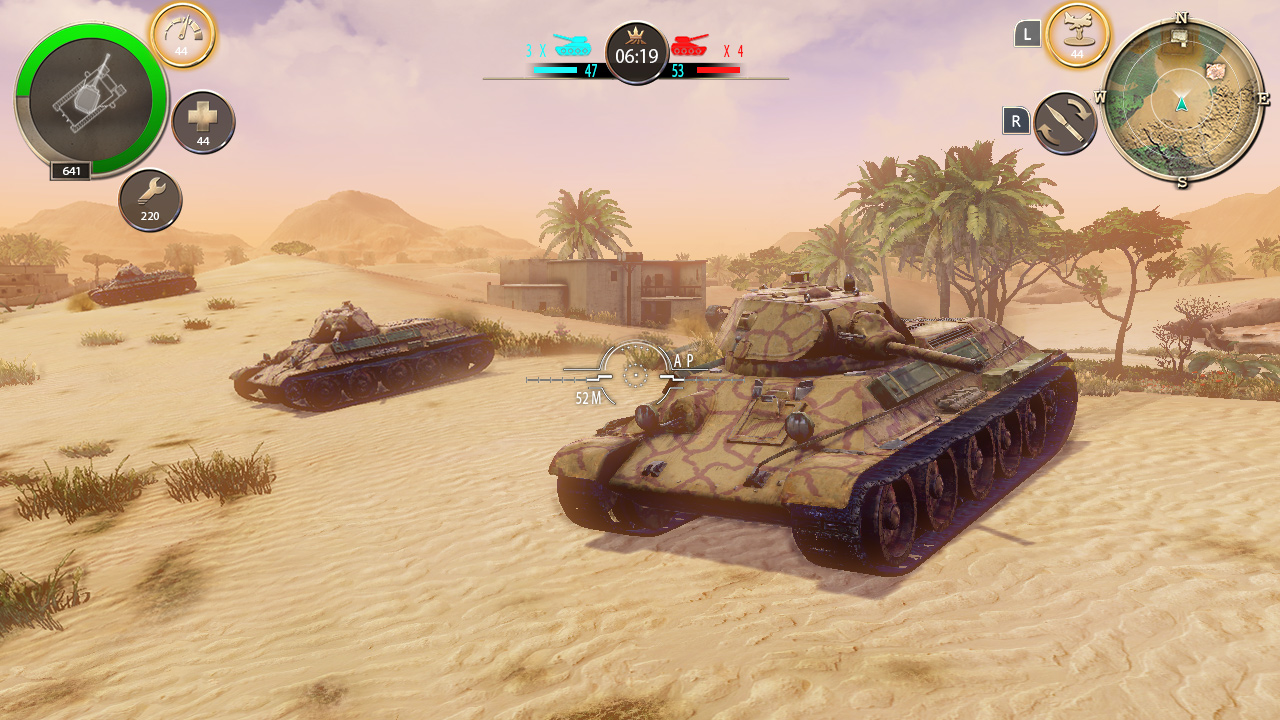Select the wrench tool icon showing 220
The image size is (1280, 720).
[150, 199]
